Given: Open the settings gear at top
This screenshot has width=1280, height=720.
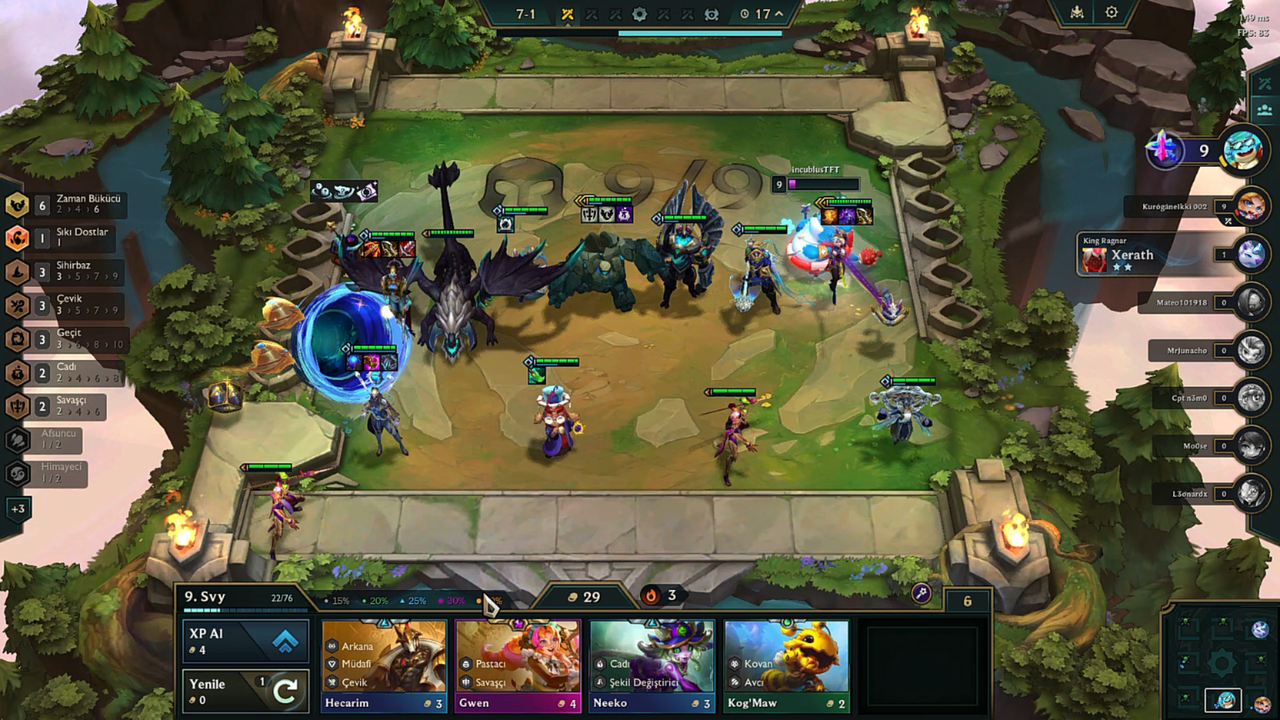Looking at the screenshot, I should pos(1111,13).
